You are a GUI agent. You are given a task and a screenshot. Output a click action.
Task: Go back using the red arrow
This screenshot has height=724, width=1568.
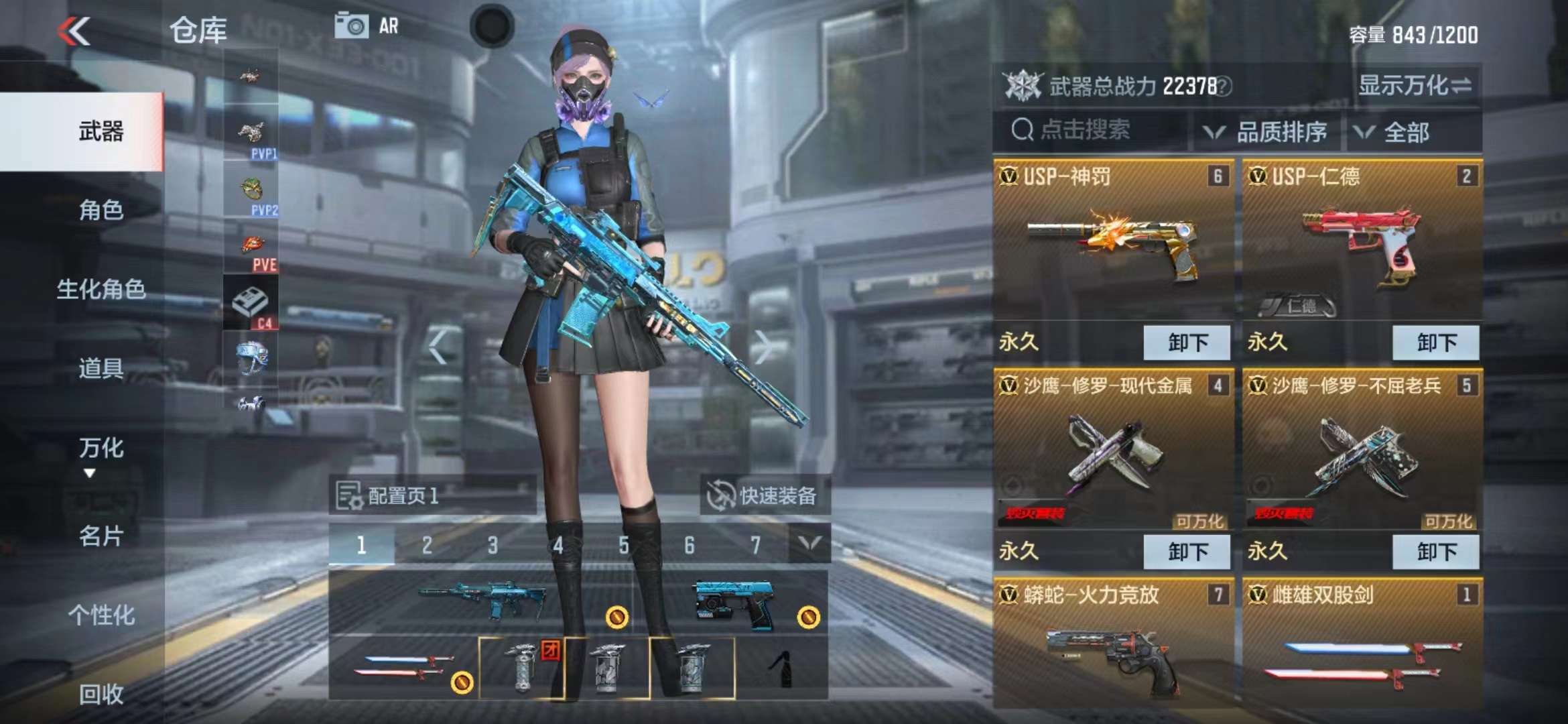click(74, 32)
